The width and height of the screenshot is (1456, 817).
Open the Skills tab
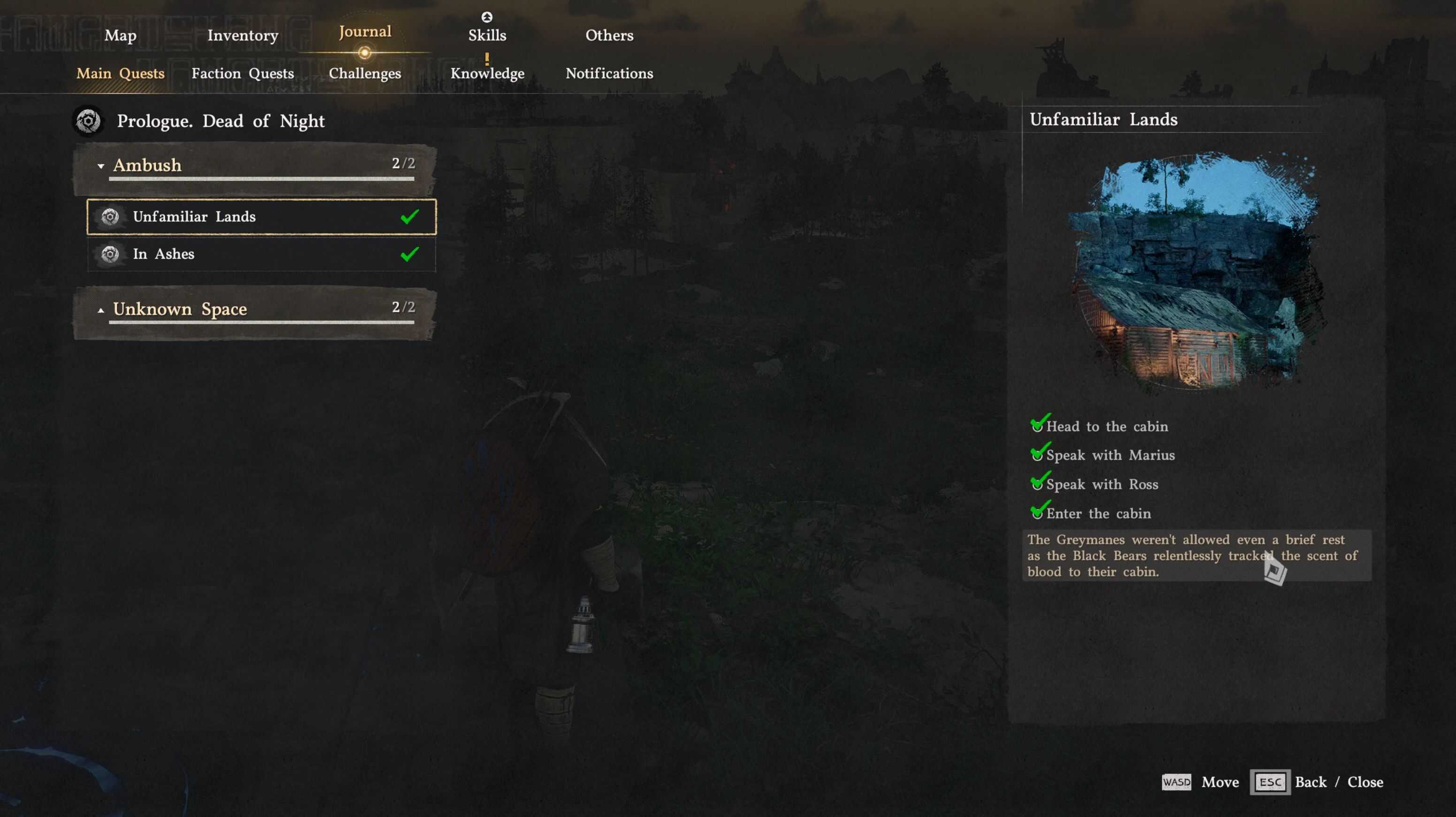pyautogui.click(x=487, y=35)
